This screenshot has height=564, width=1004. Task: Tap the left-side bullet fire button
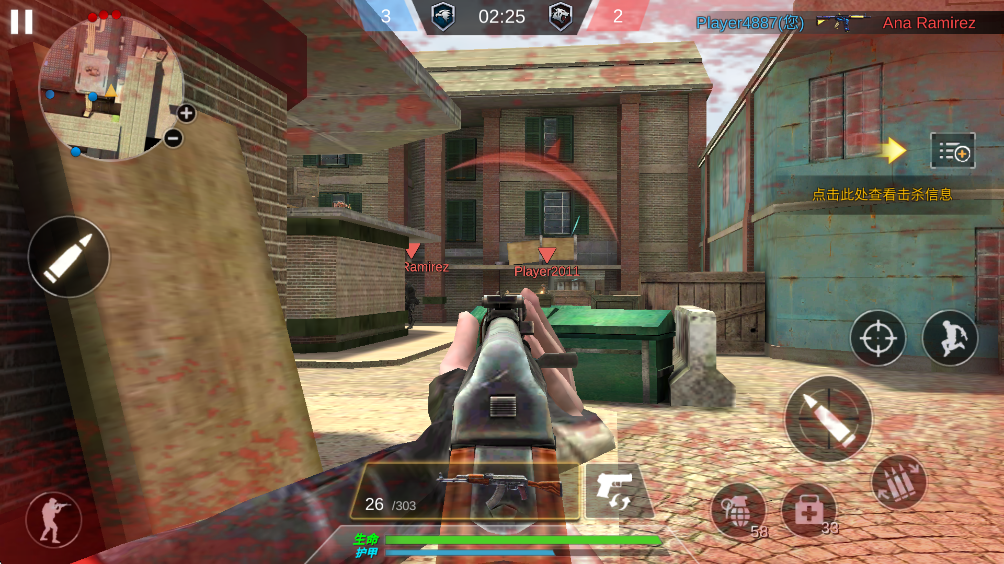pyautogui.click(x=69, y=257)
